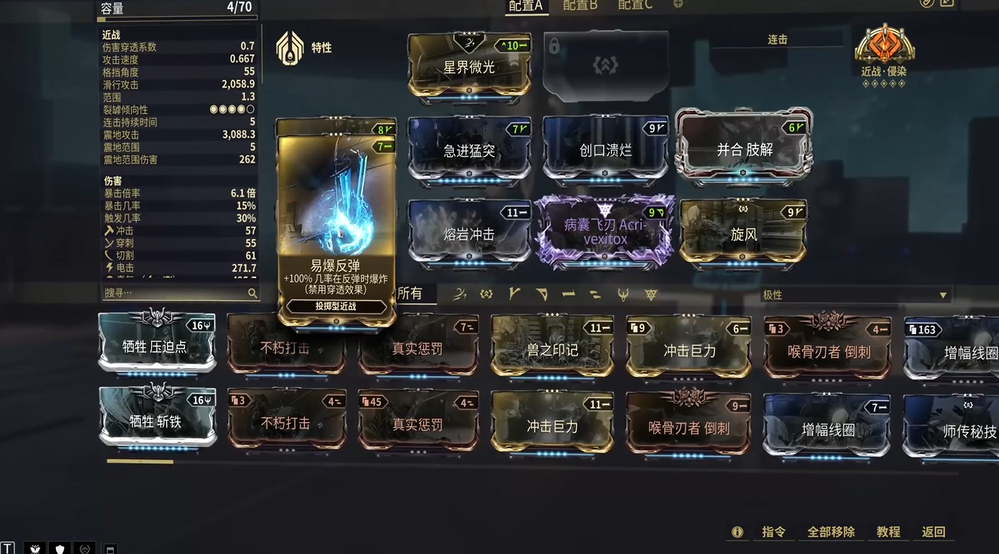
Task: Choose the 兽之印记 mod card
Action: tap(552, 349)
